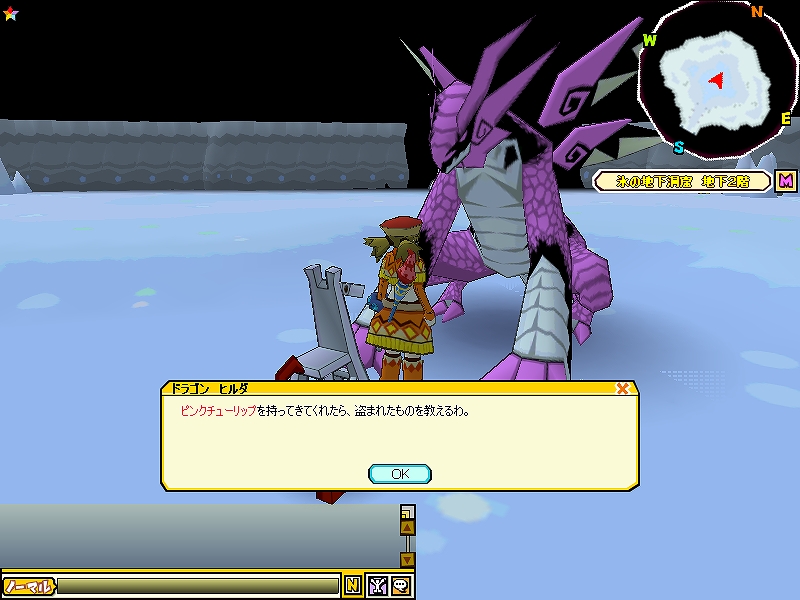Confirm the dragon's dialogue with OK
This screenshot has height=600, width=800.
coord(400,474)
